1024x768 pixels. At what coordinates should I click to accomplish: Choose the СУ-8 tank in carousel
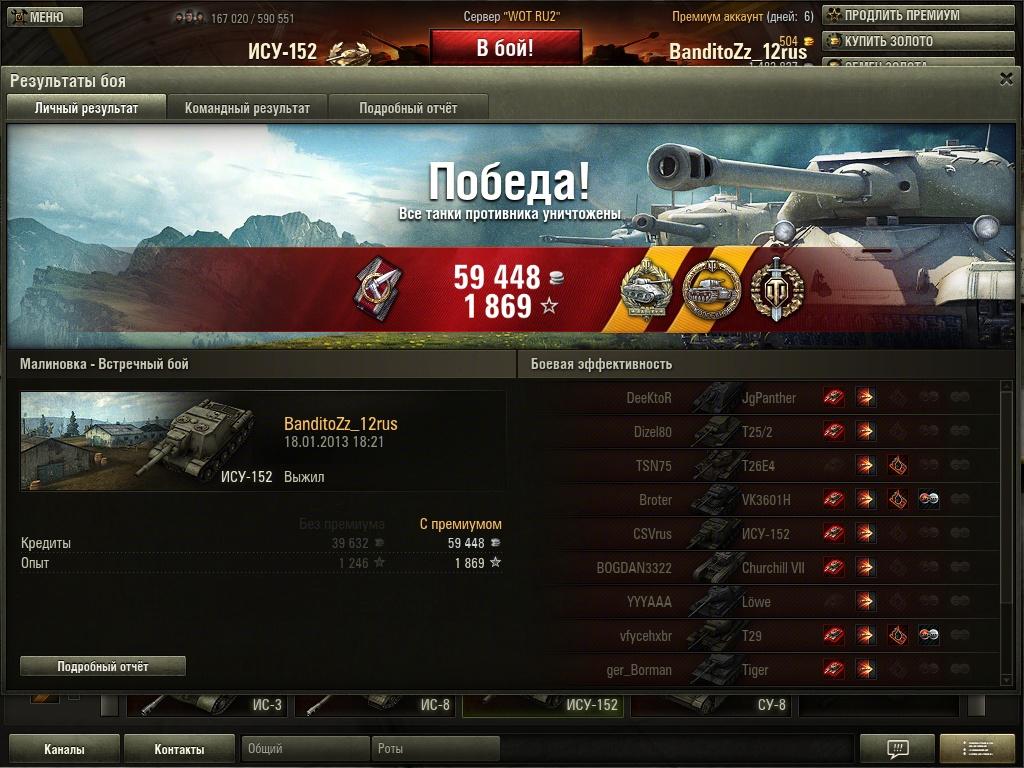pos(712,705)
